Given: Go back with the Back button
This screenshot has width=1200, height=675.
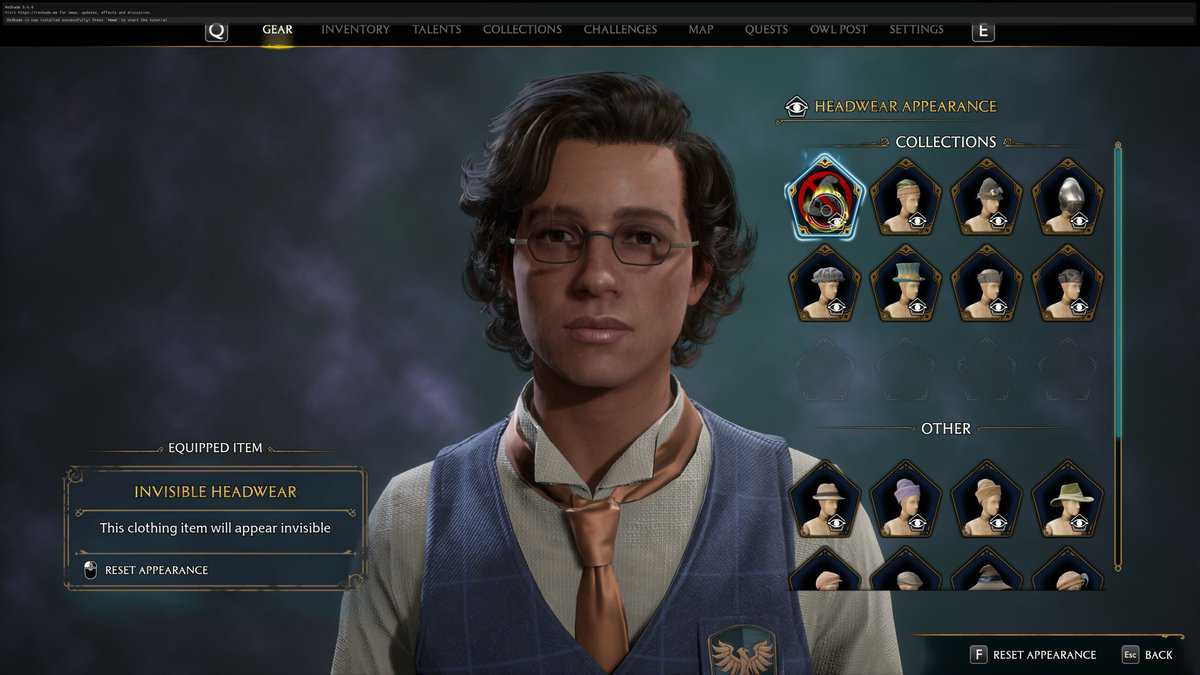Looking at the screenshot, I should pos(1147,654).
